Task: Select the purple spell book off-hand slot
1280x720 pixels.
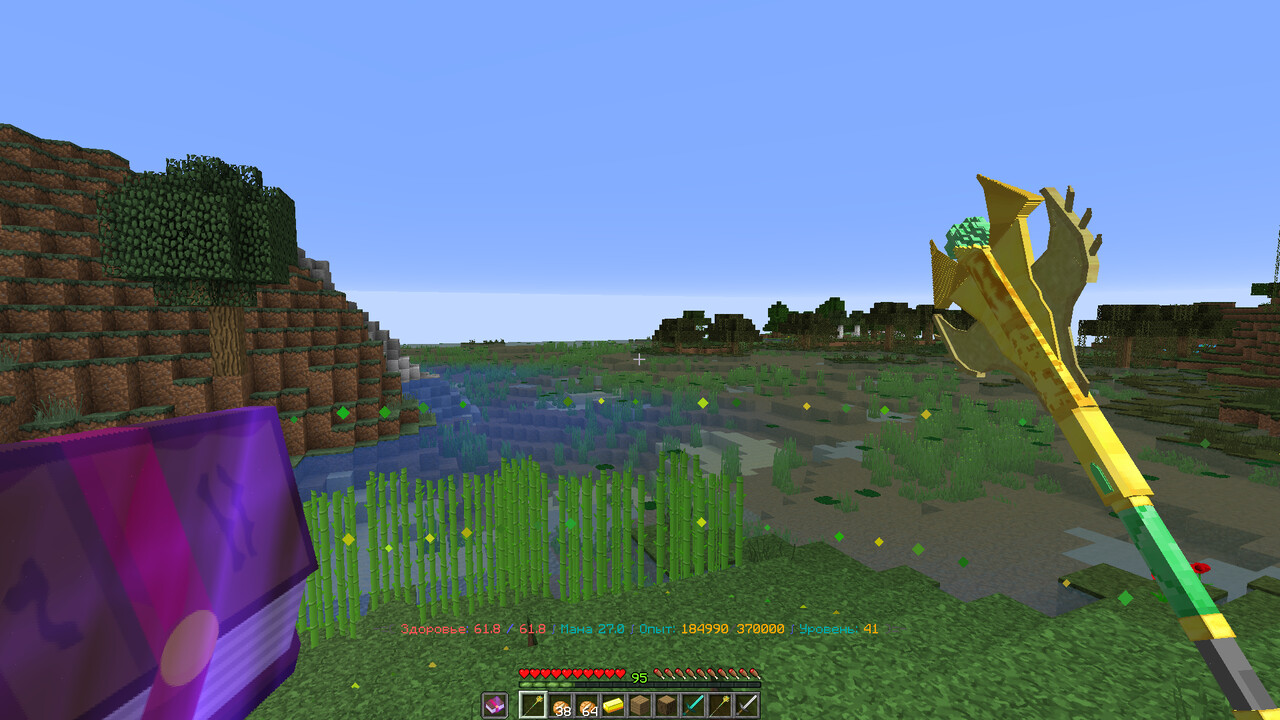Action: tap(494, 705)
